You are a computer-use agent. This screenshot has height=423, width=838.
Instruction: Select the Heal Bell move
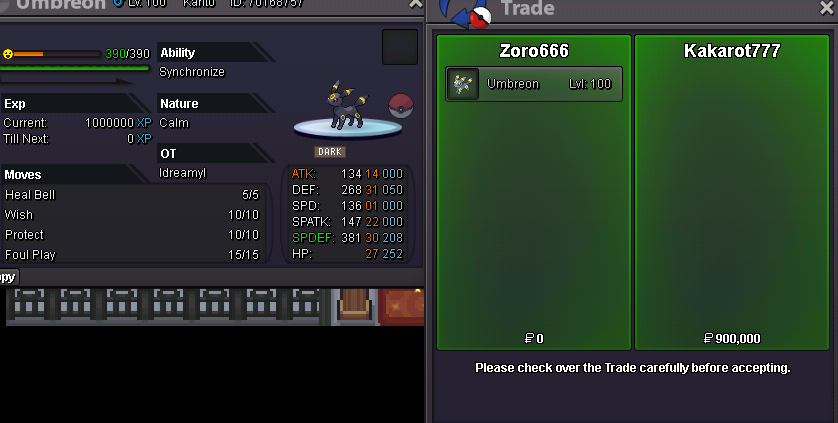pyautogui.click(x=133, y=195)
